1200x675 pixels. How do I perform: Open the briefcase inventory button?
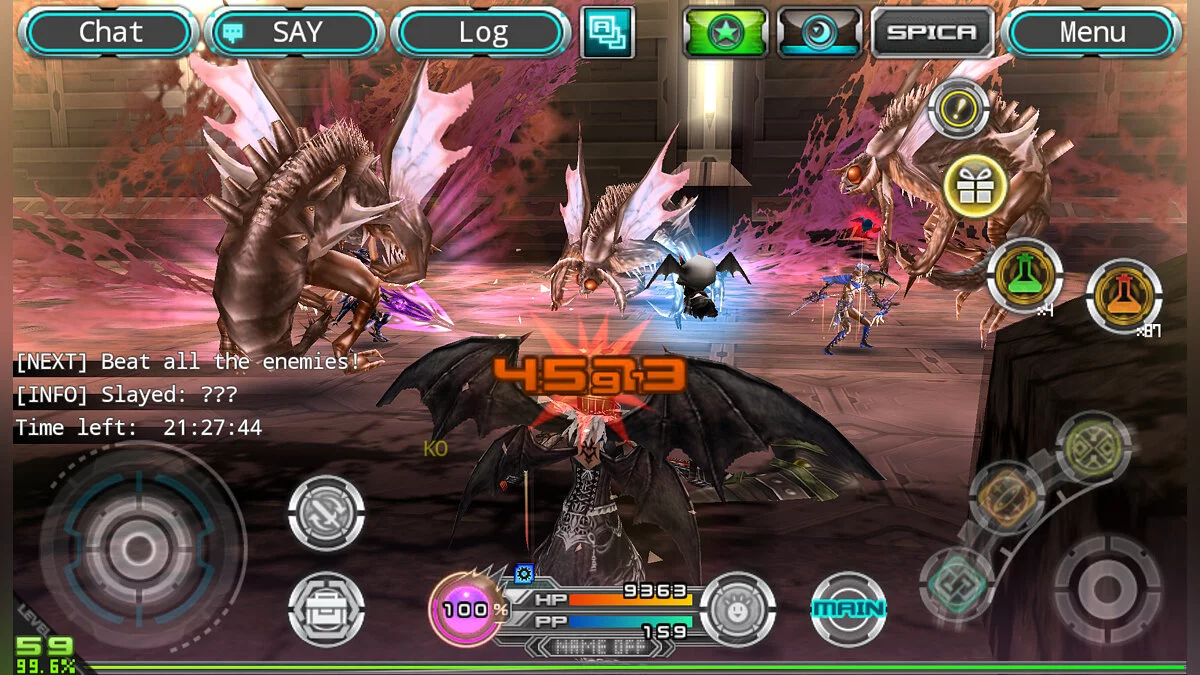326,608
